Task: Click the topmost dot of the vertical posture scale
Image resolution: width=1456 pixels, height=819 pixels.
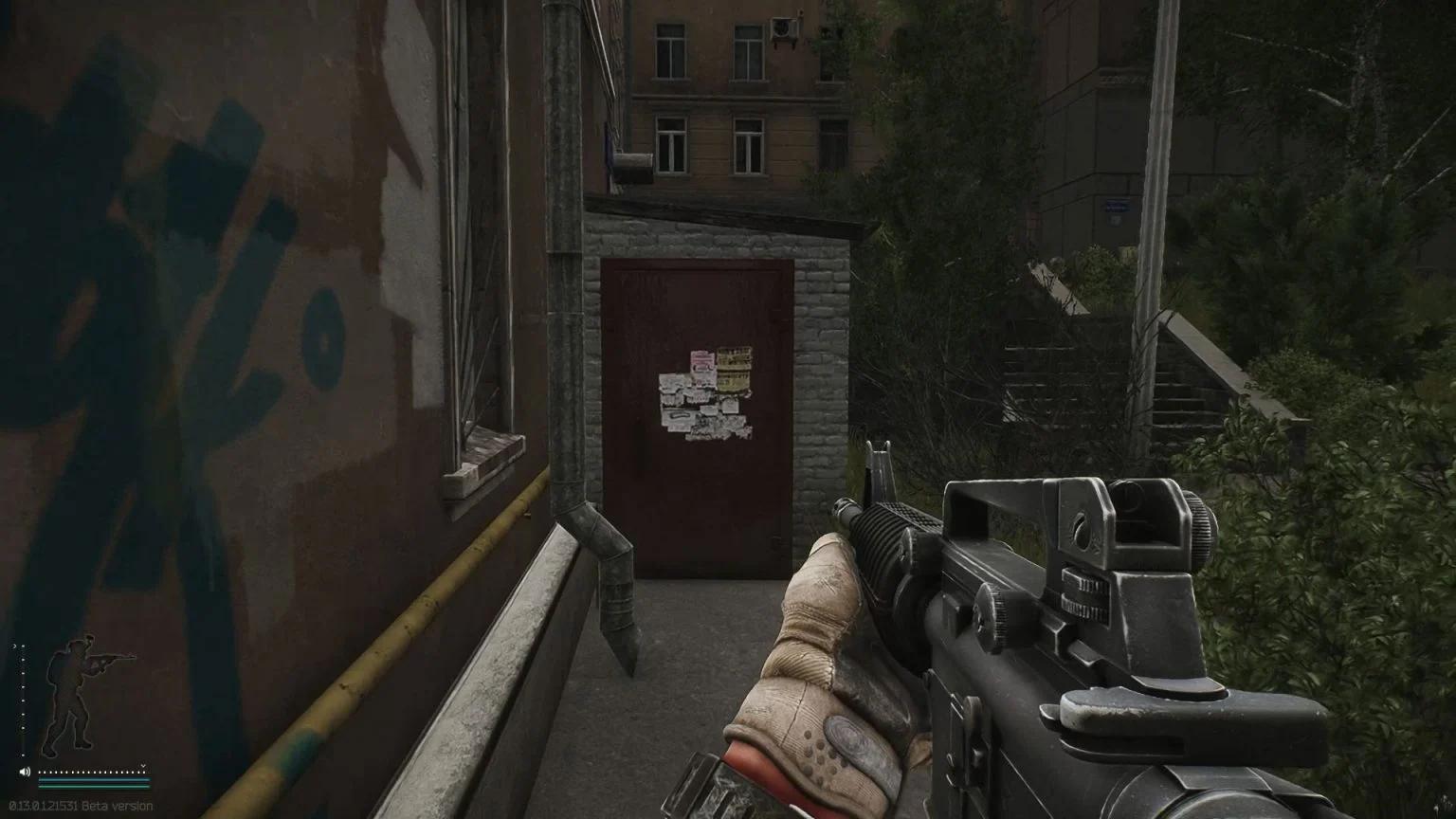Action: click(23, 646)
